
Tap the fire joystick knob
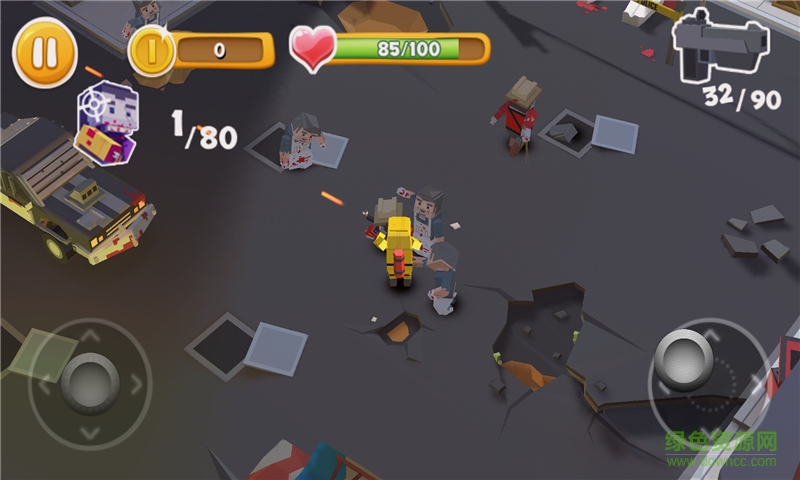(x=684, y=357)
